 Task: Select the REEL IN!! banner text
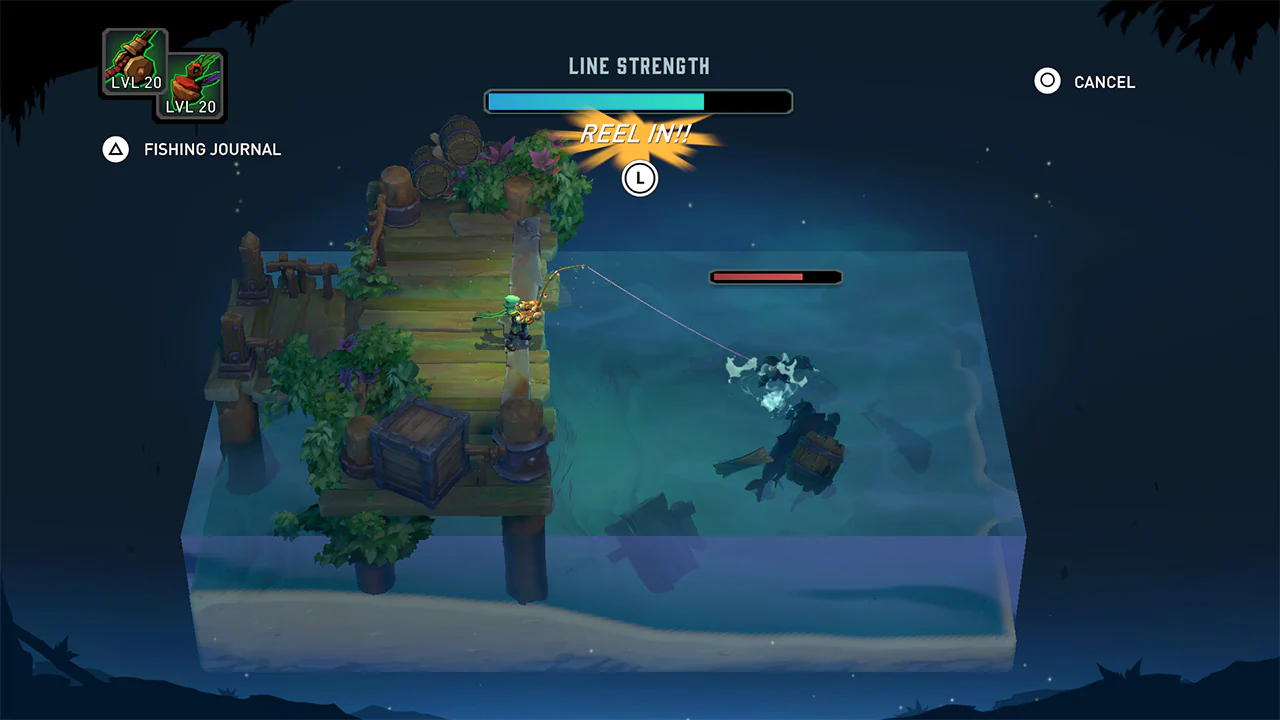pyautogui.click(x=638, y=133)
